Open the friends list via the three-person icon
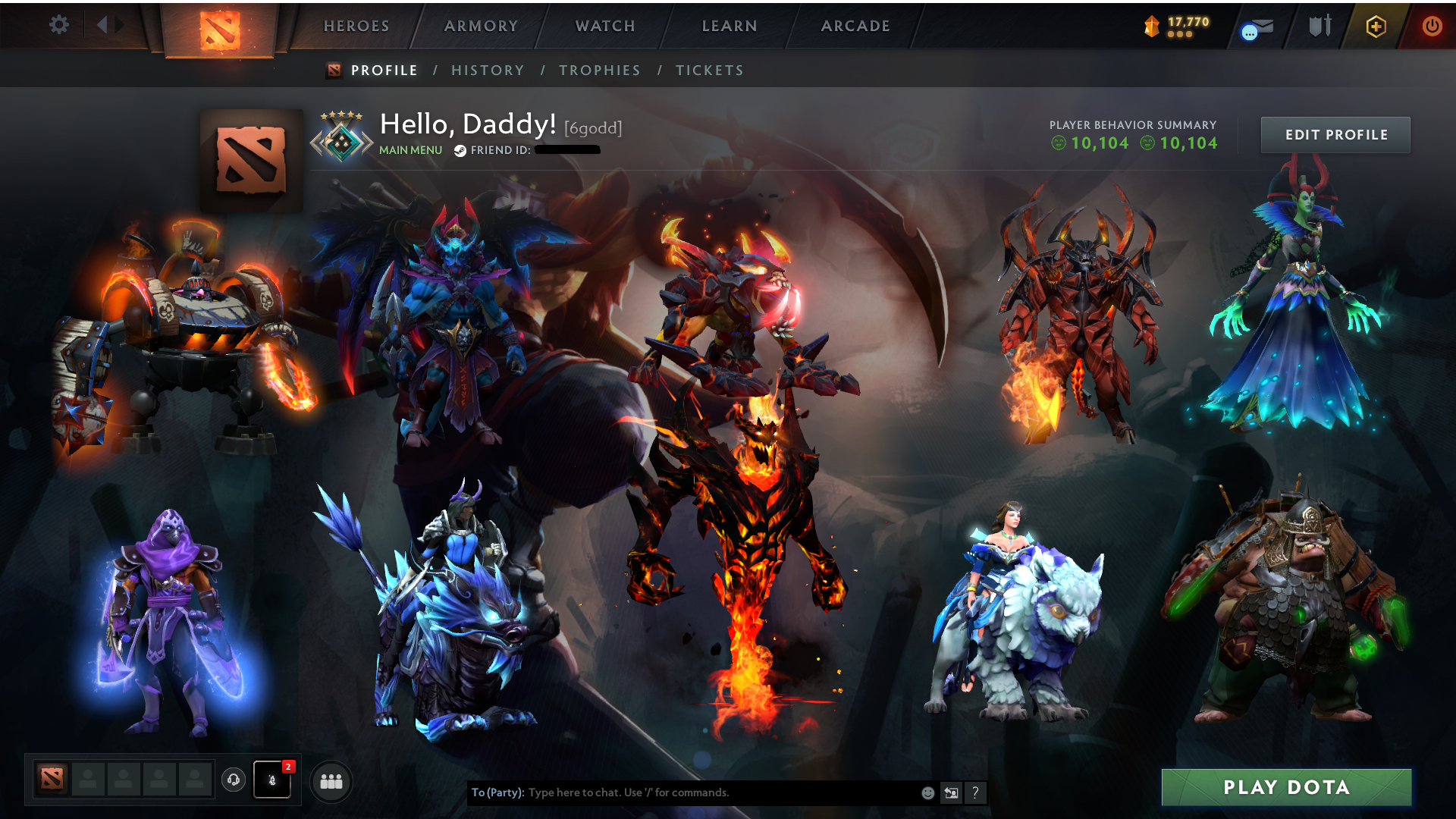The width and height of the screenshot is (1456, 819). [331, 782]
